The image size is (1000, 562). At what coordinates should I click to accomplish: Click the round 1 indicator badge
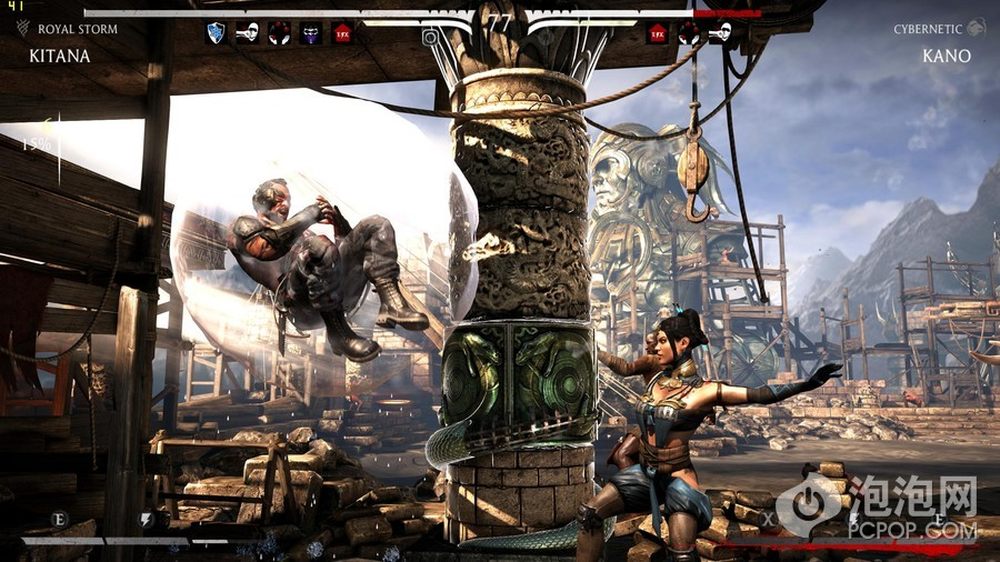pos(430,37)
